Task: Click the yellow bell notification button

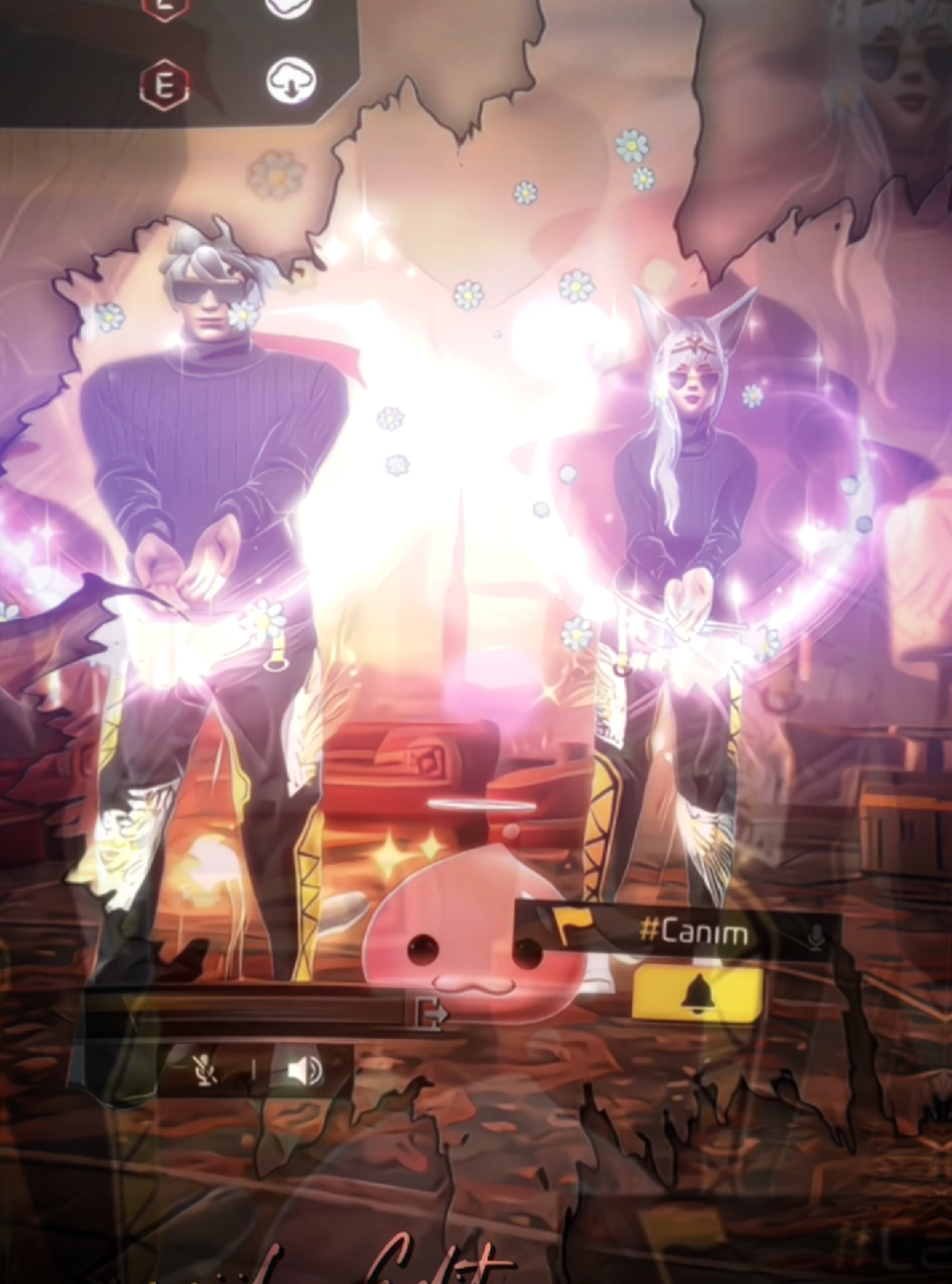Action: pyautogui.click(x=697, y=995)
